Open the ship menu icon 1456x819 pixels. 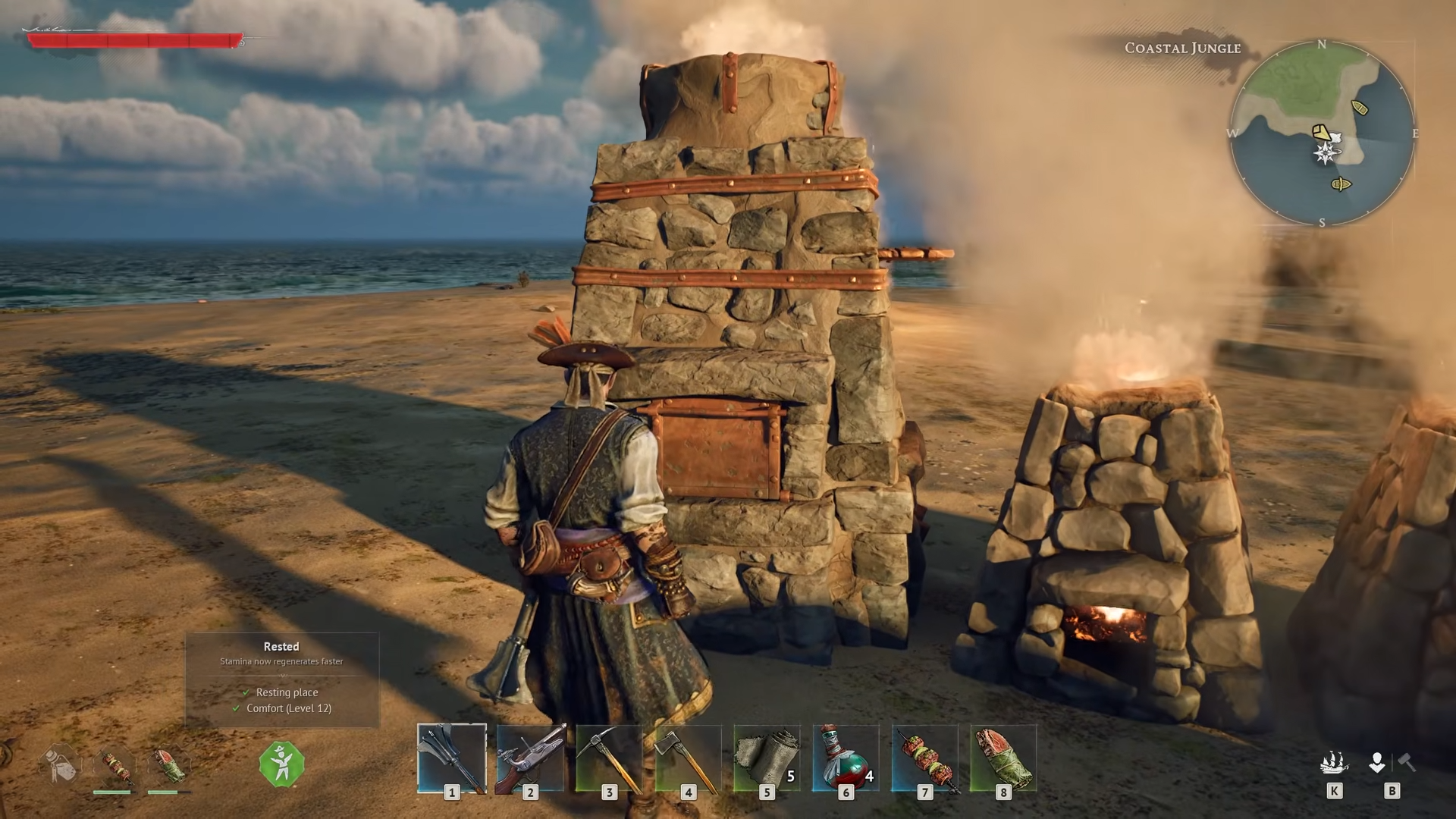point(1334,763)
